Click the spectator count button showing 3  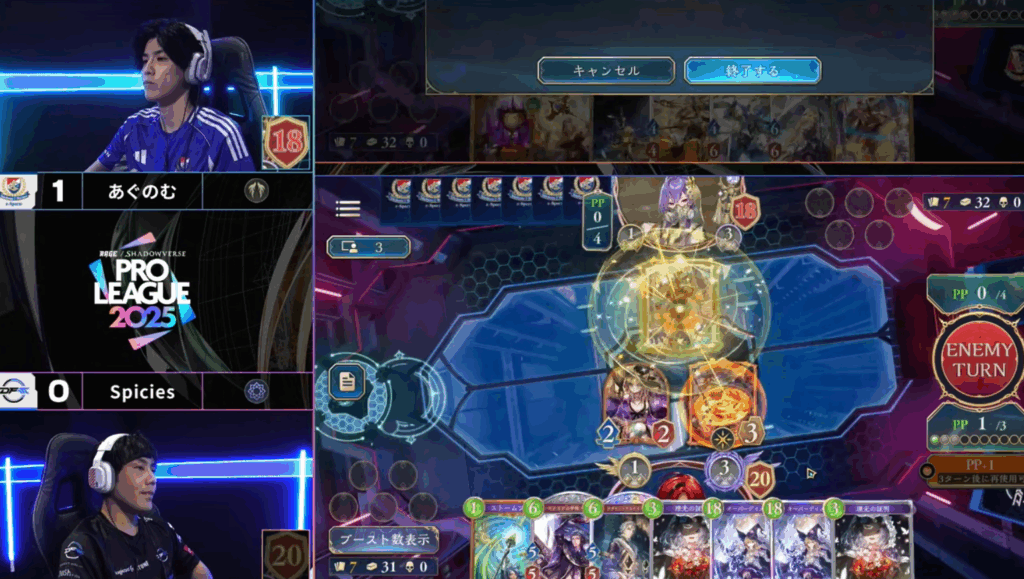coord(368,246)
